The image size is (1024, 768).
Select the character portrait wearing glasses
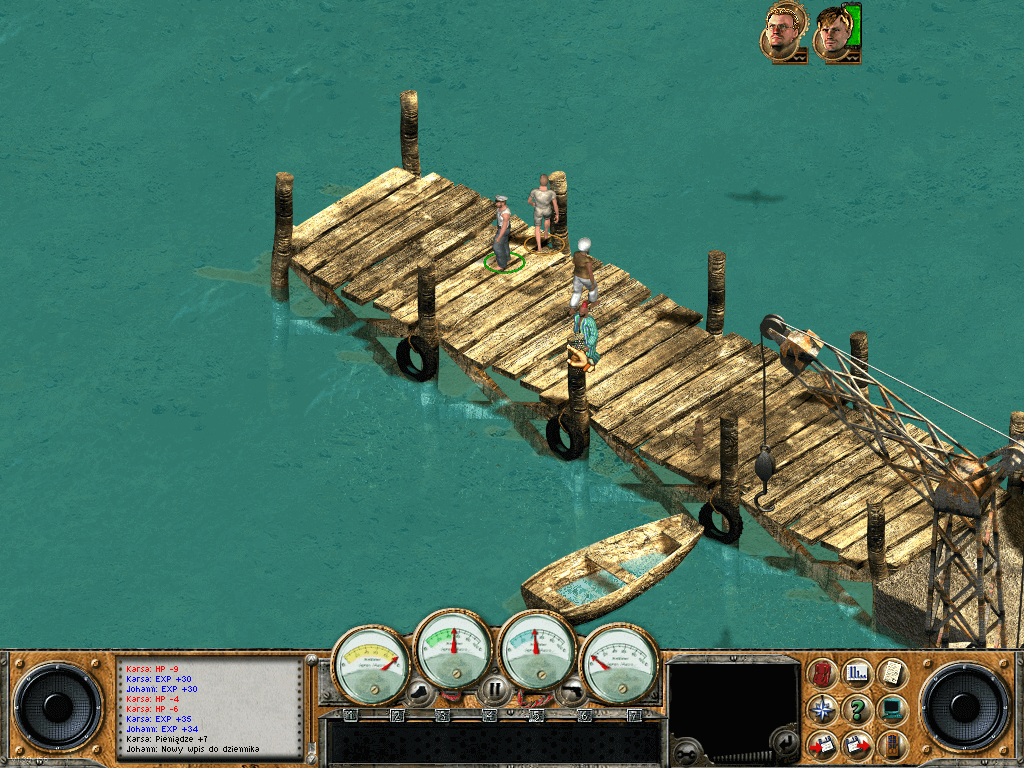click(782, 34)
